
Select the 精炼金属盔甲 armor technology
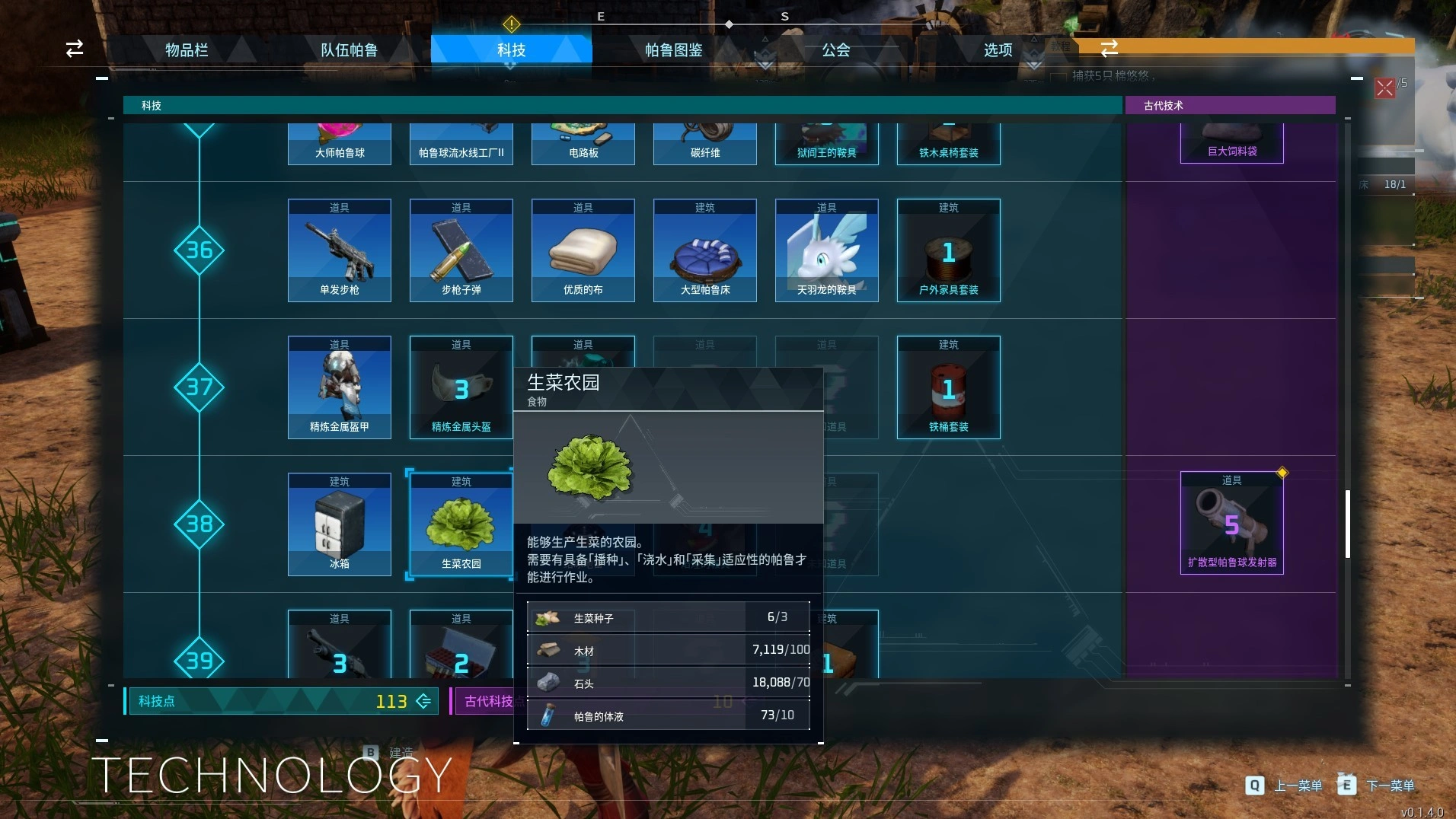coord(340,387)
